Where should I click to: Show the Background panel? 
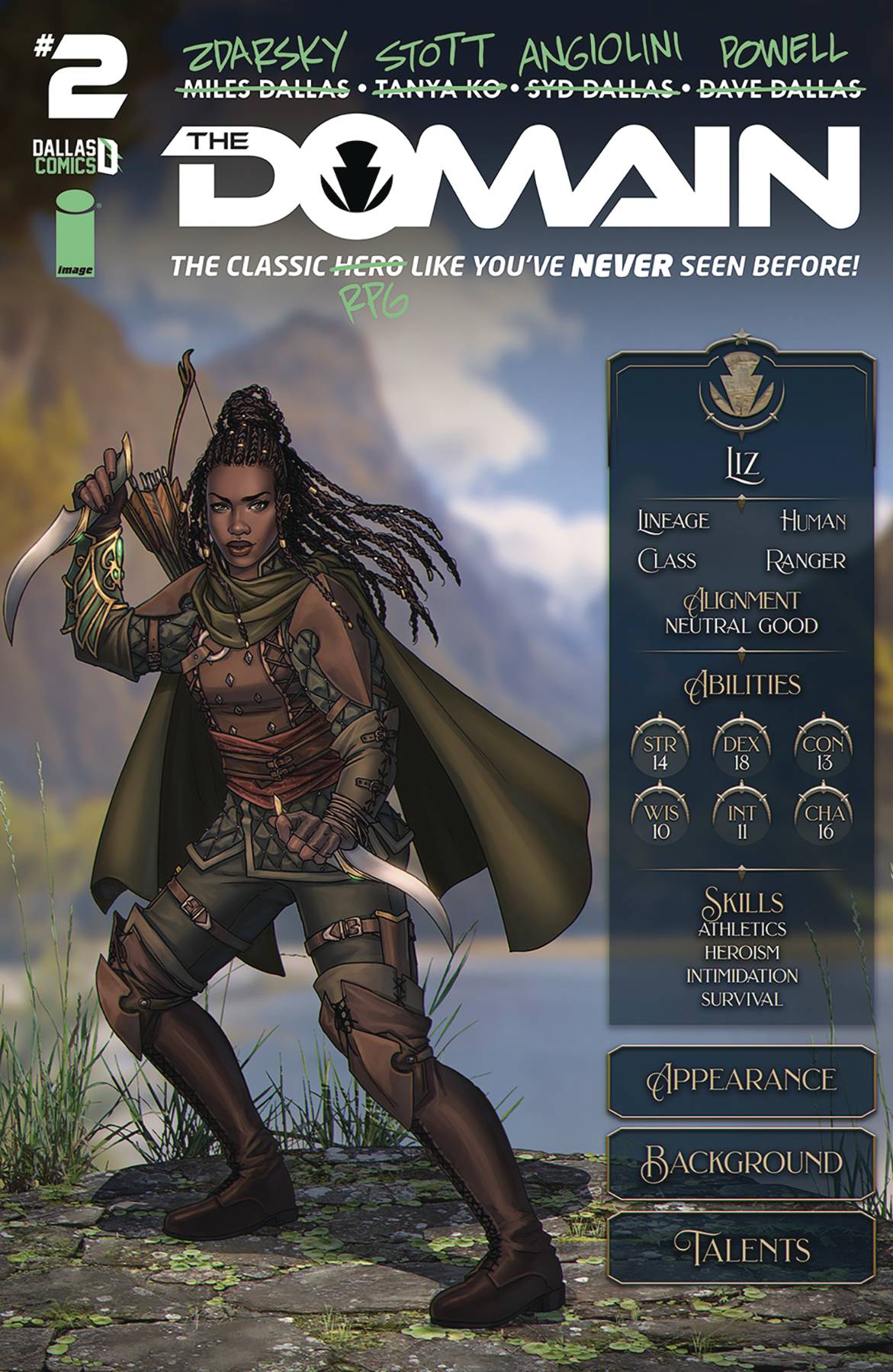(x=741, y=1163)
